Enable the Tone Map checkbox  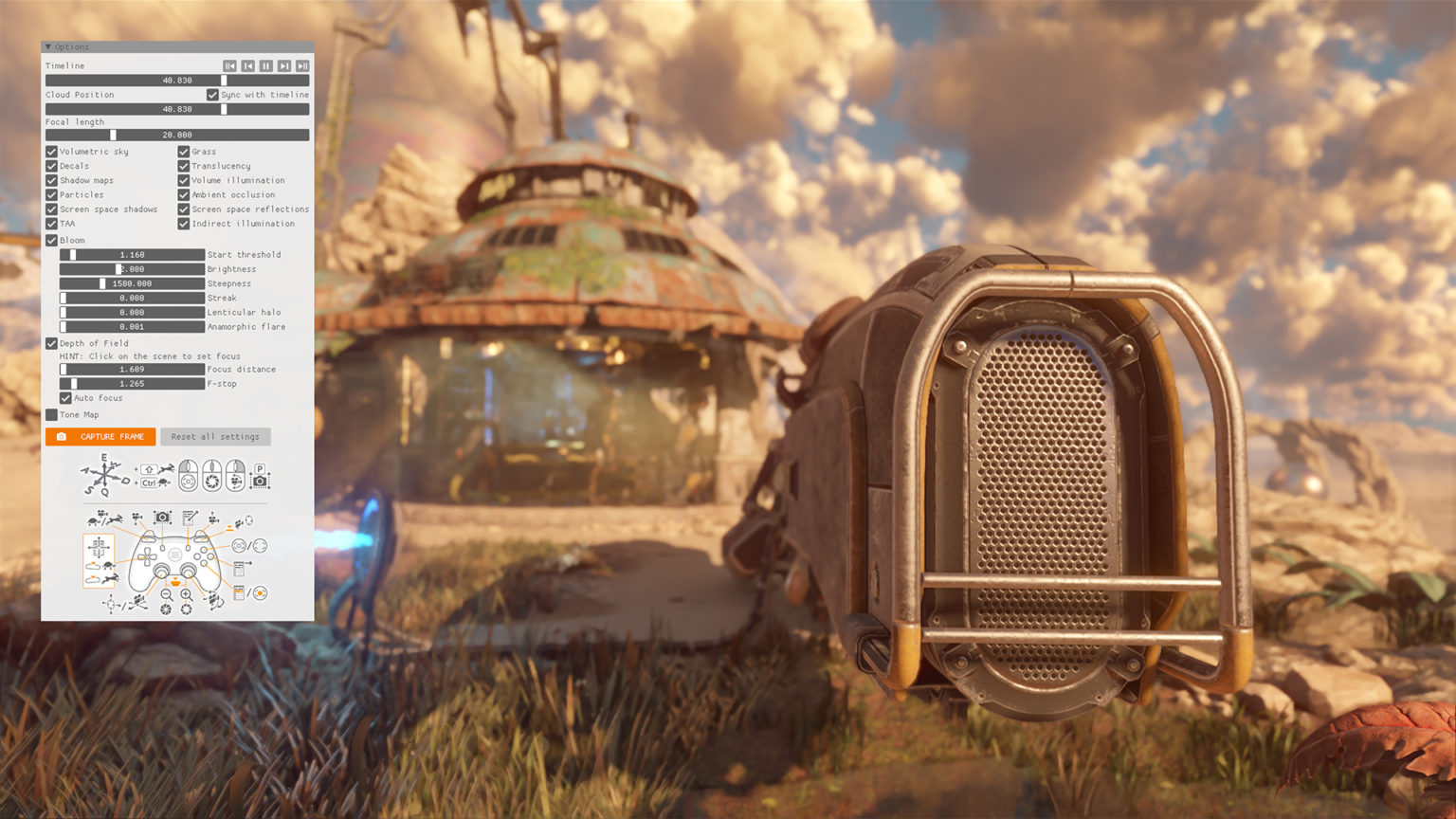pos(53,414)
